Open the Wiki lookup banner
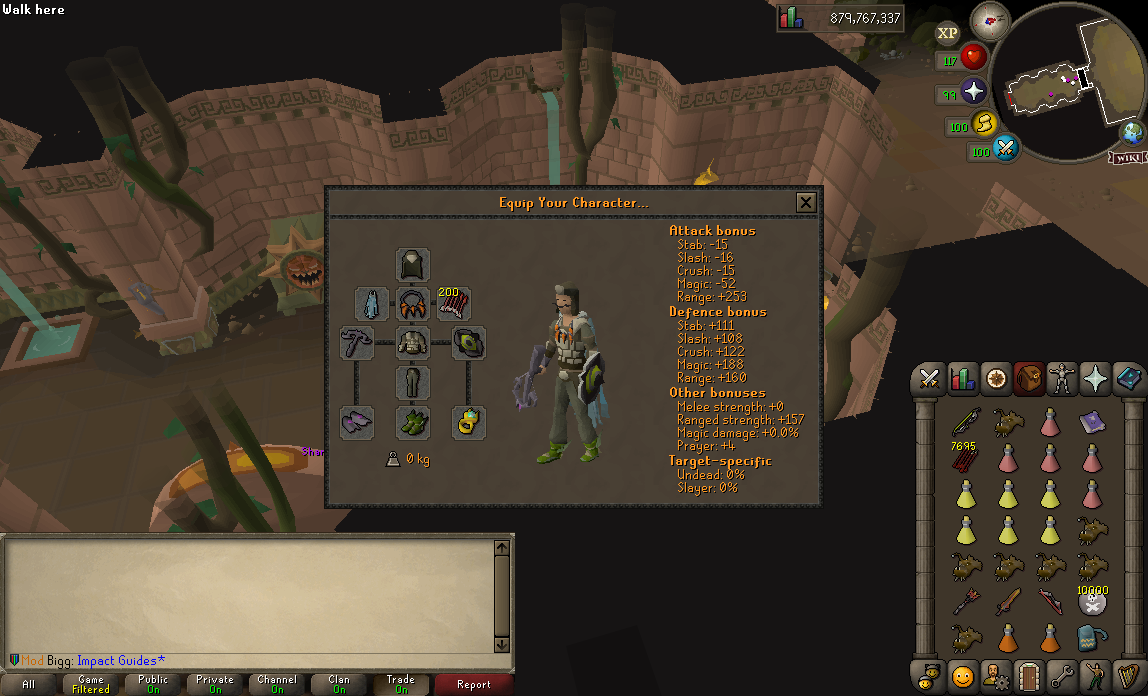Screen dimensions: 1148x696 coord(1126,157)
